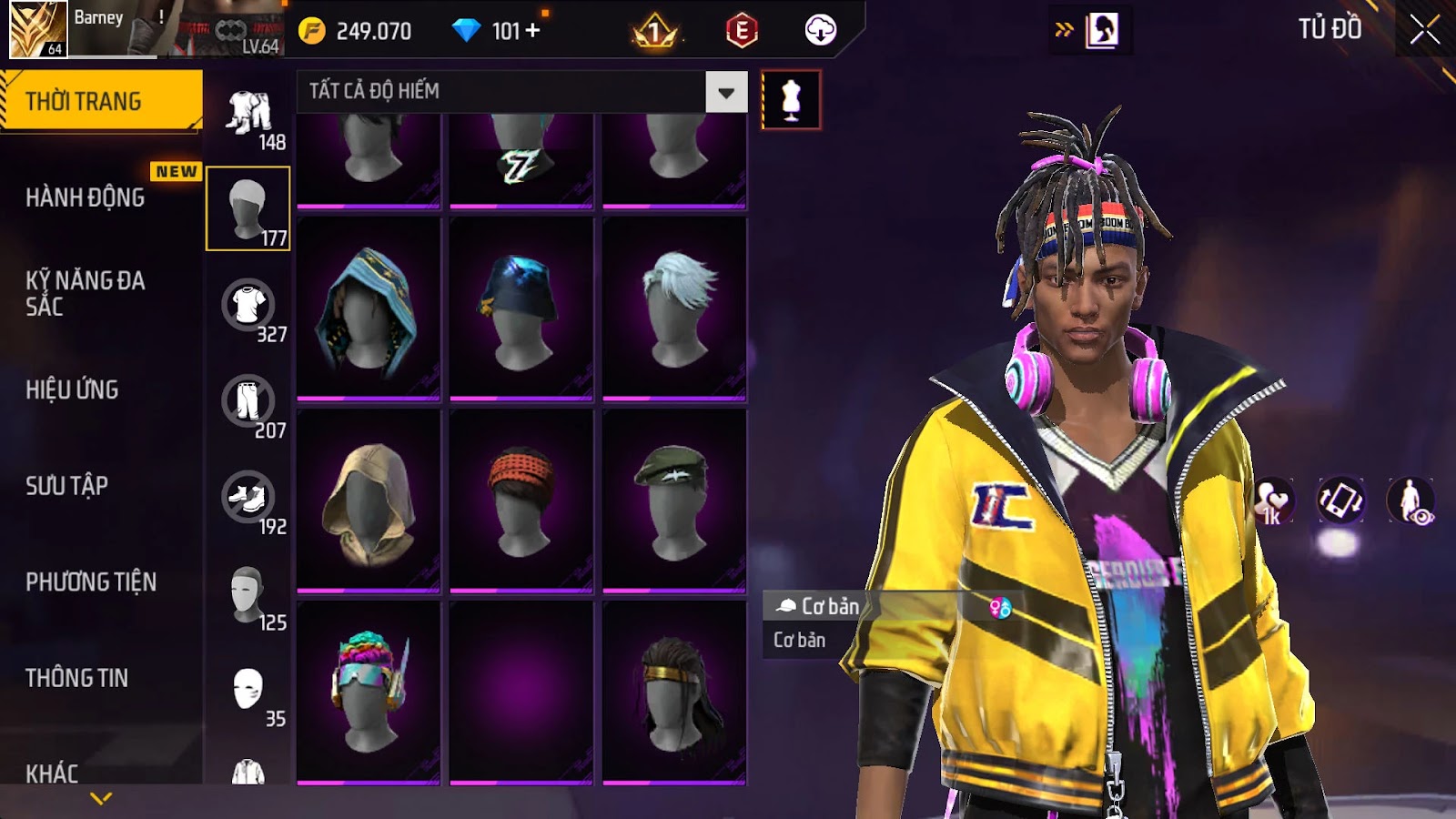The image size is (1456, 819).
Task: Show the THÔNG TIN section
Action: [76, 678]
